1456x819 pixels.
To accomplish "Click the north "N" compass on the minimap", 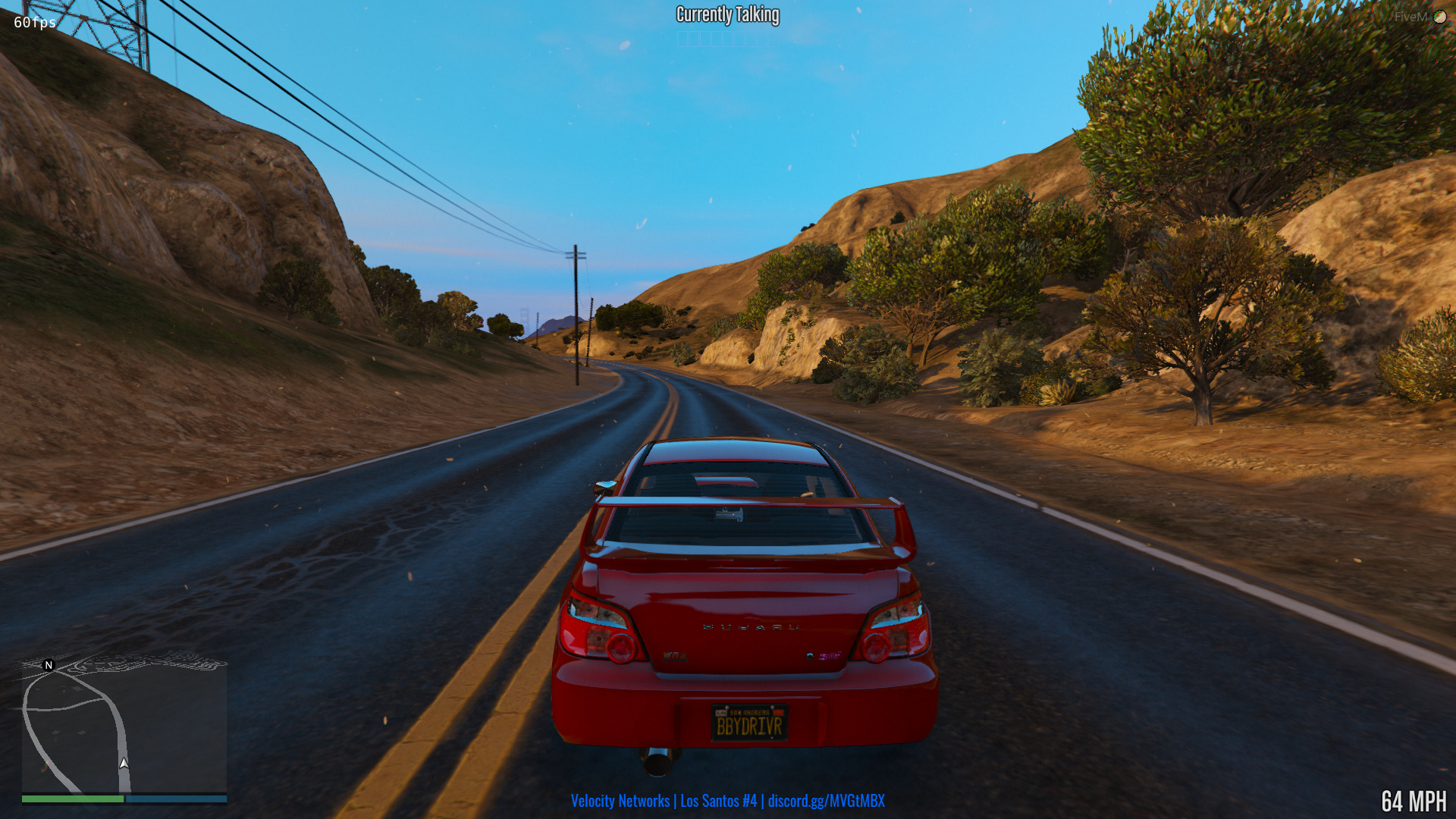I will point(48,665).
